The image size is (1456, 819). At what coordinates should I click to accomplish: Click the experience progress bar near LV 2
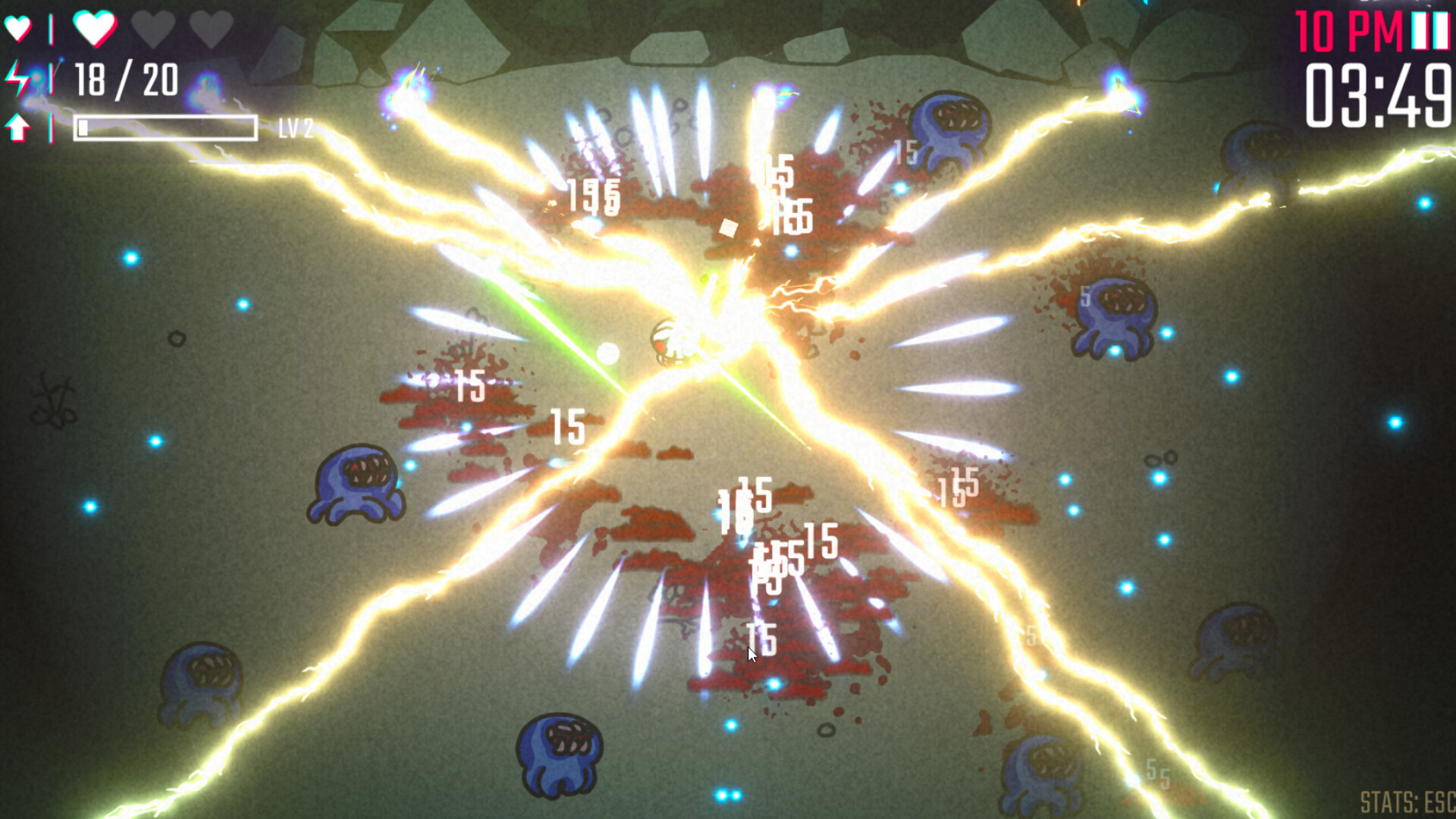[x=167, y=129]
